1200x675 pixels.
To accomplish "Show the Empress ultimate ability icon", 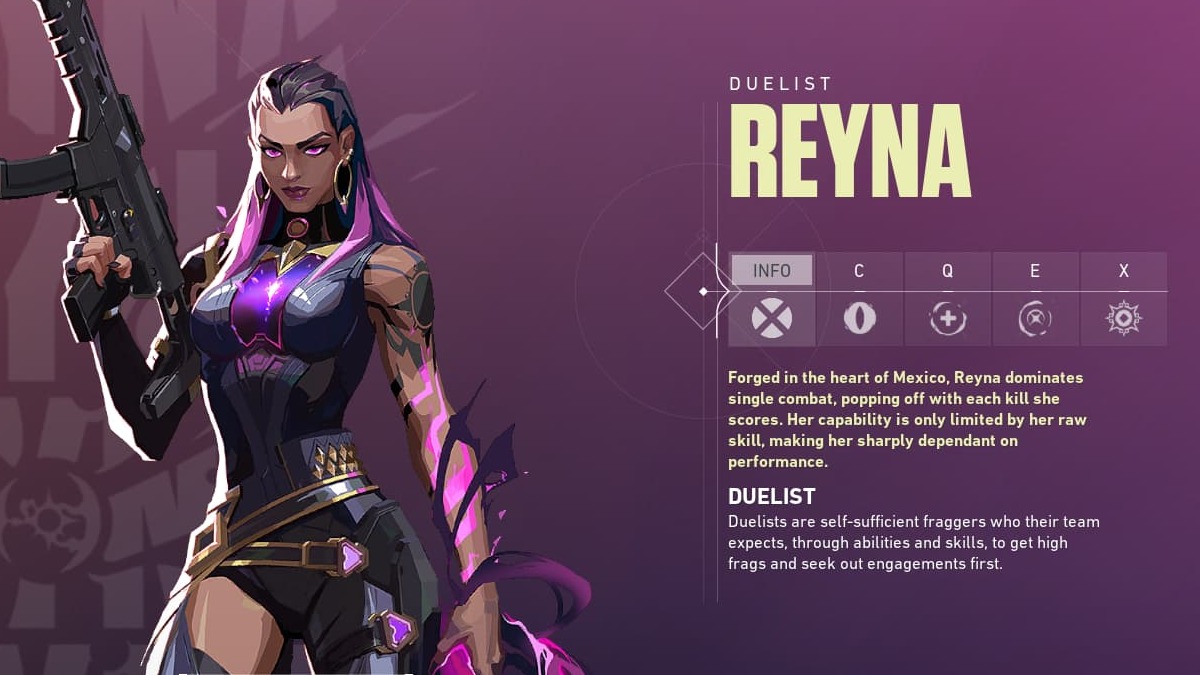I will pyautogui.click(x=1124, y=319).
